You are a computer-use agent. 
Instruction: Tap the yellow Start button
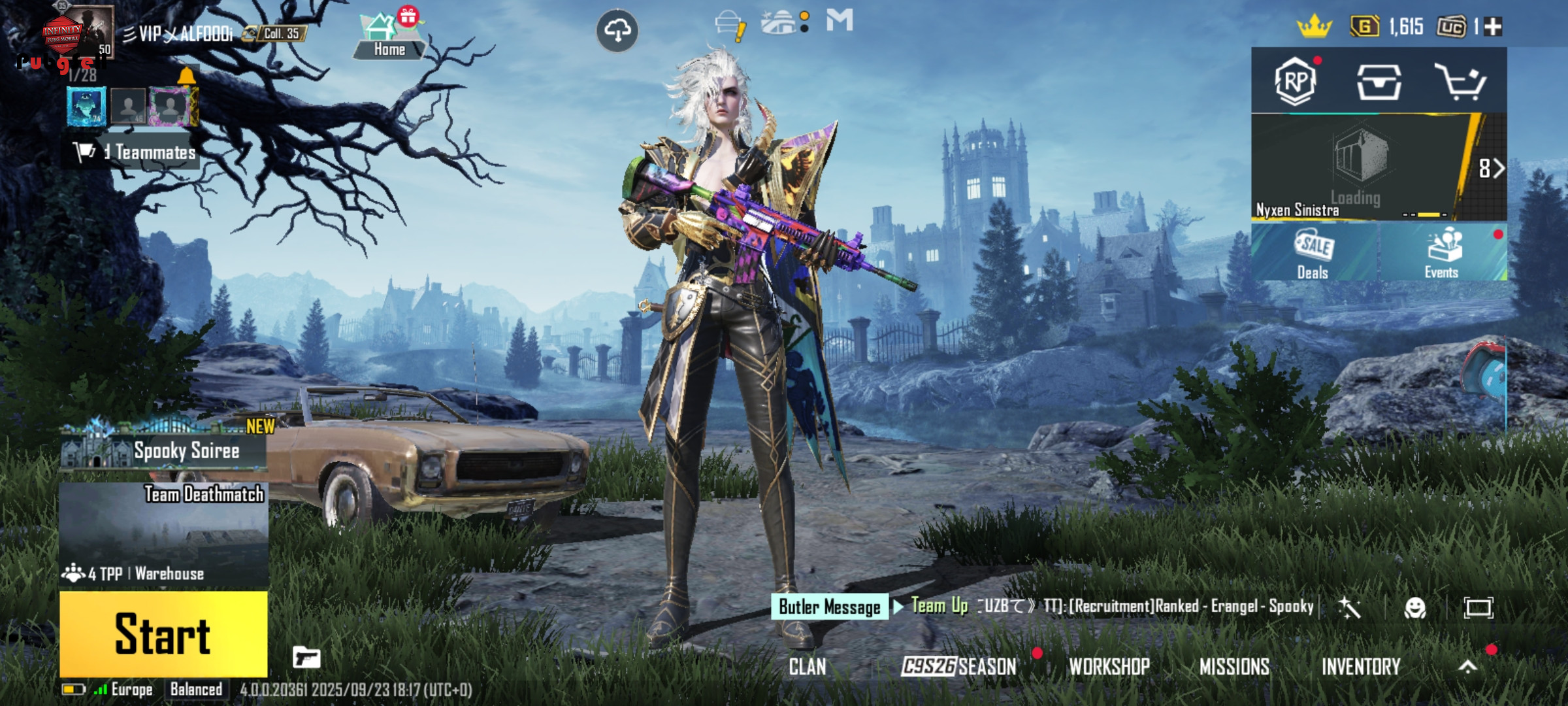(x=163, y=633)
